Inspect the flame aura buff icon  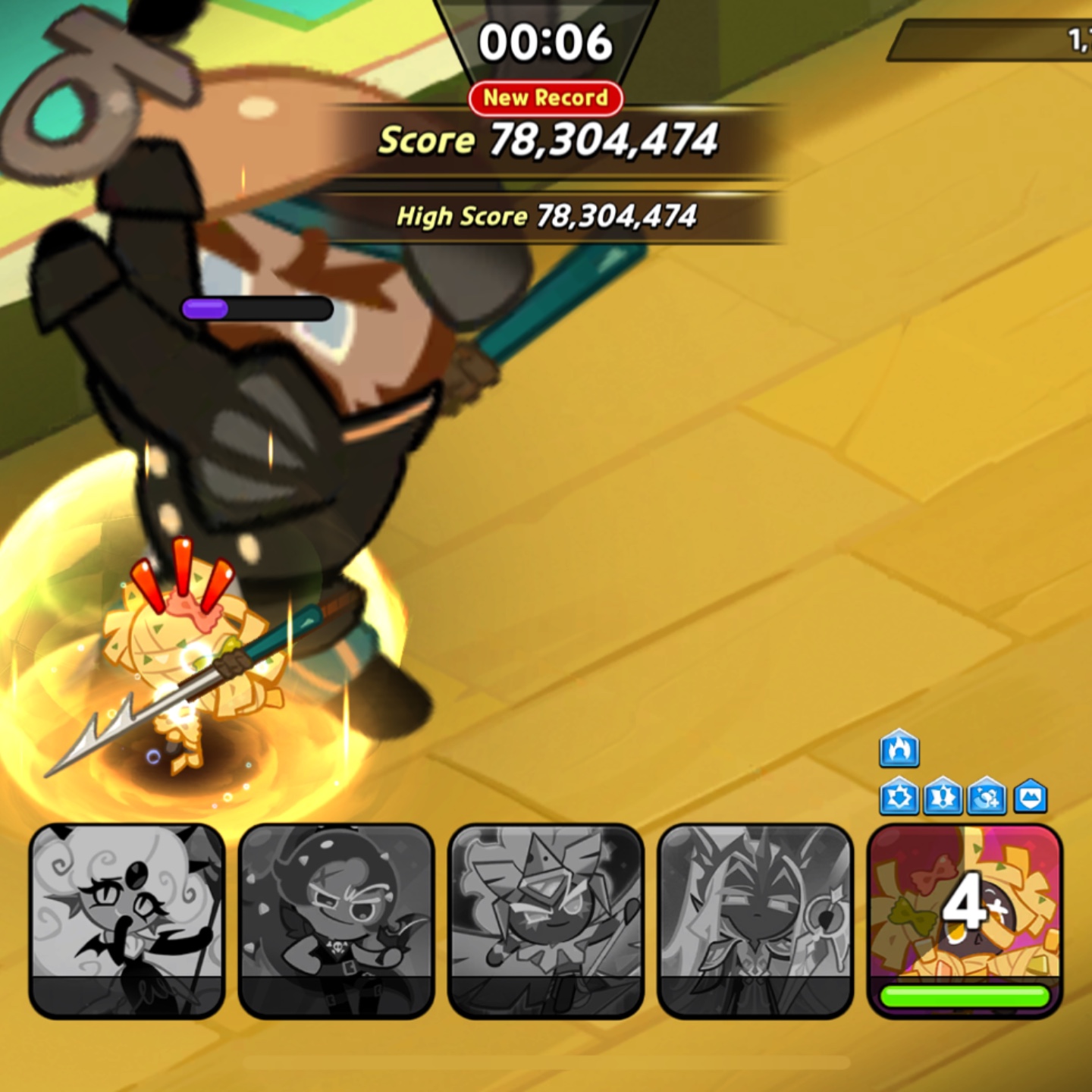point(899,749)
